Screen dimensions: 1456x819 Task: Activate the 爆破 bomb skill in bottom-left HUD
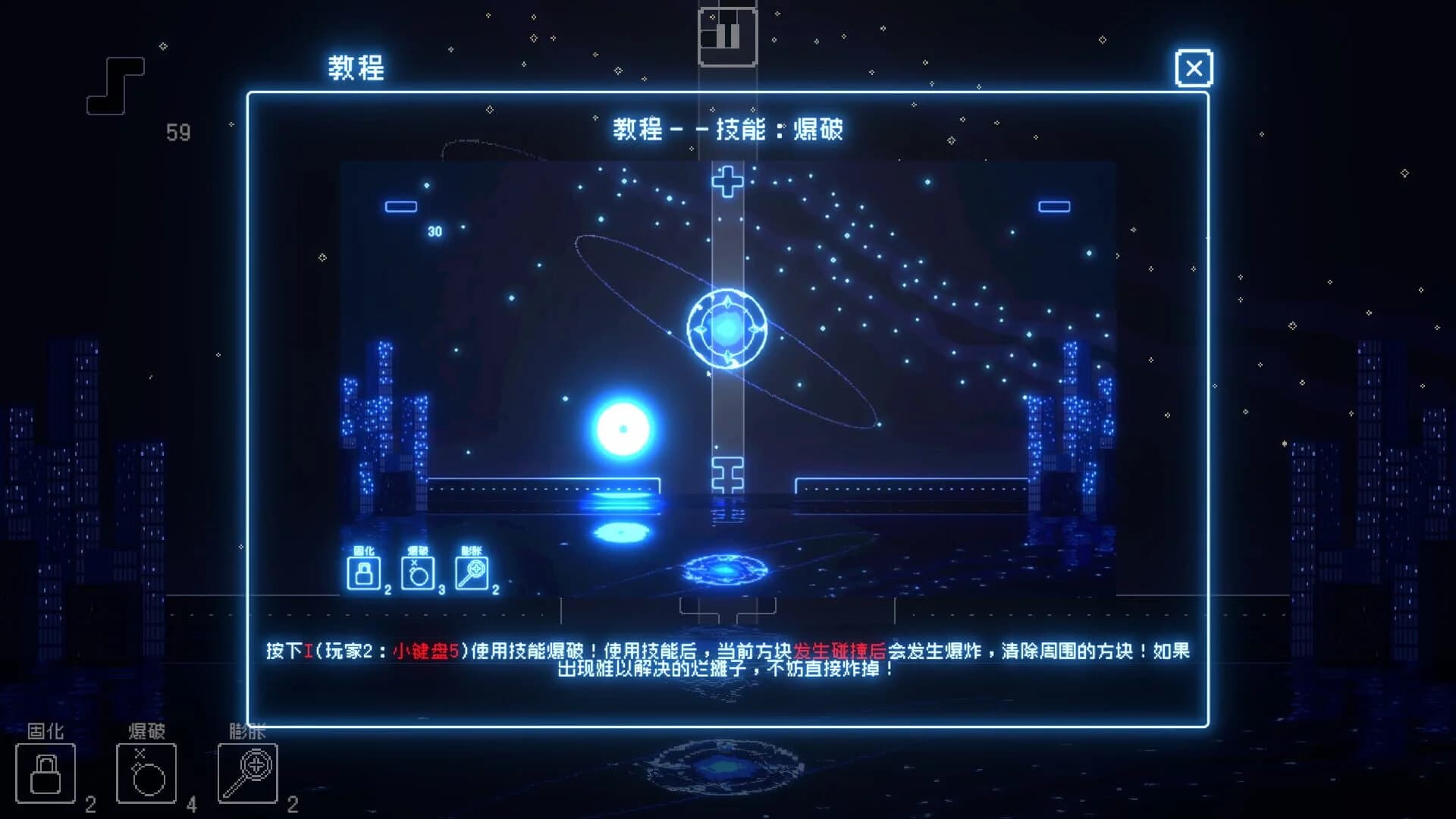pos(146,772)
